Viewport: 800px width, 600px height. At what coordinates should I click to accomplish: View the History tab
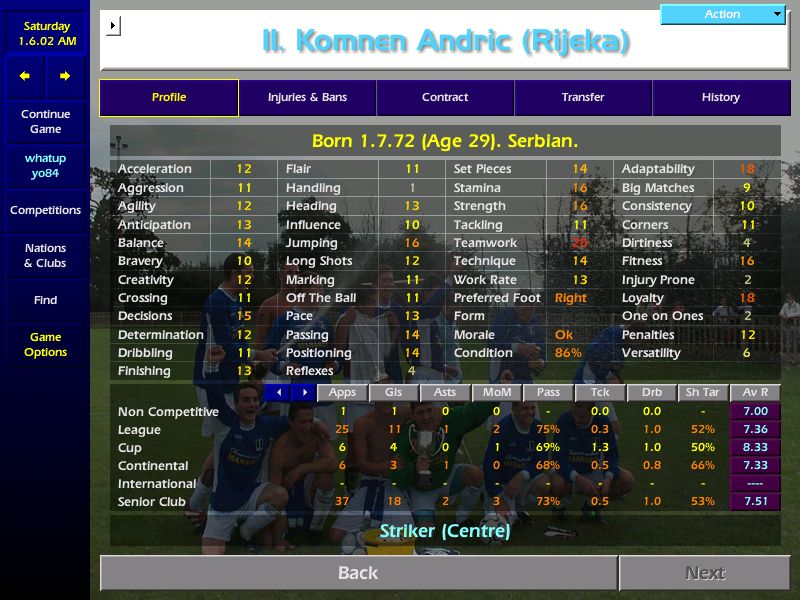[x=720, y=98]
